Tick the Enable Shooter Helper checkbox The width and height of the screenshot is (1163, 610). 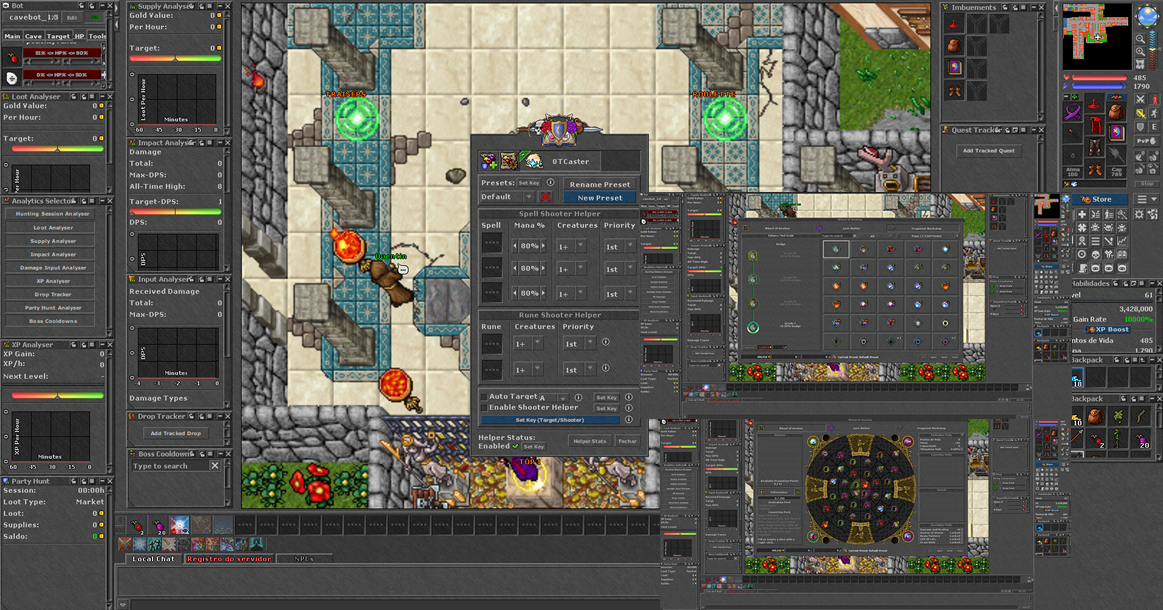[x=484, y=408]
